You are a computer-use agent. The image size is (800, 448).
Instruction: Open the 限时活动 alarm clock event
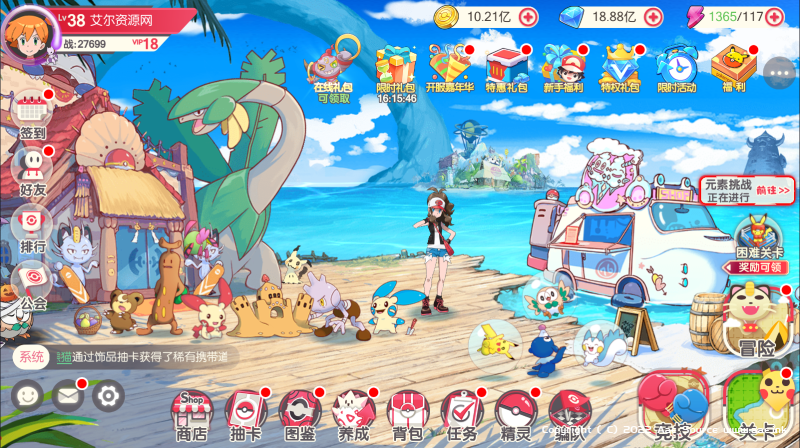677,68
